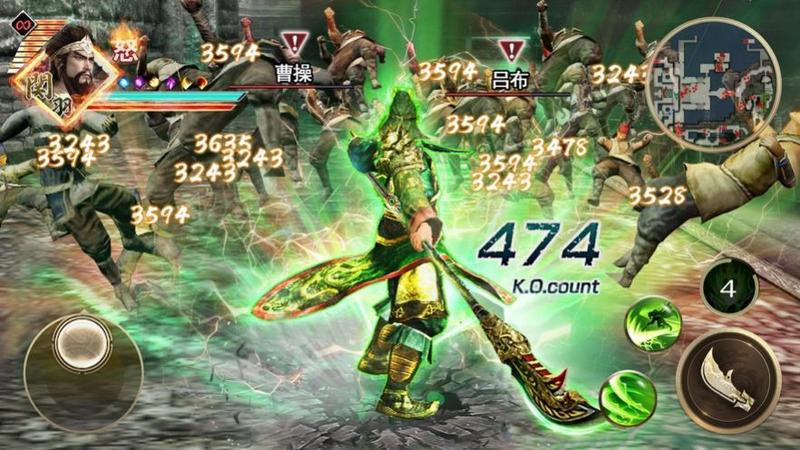Use the green swirling orb skill
The image size is (800, 450).
(627, 399)
